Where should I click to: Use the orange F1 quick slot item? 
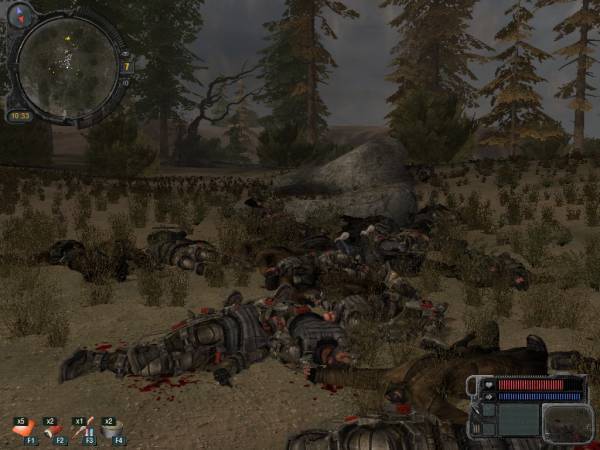click(23, 429)
